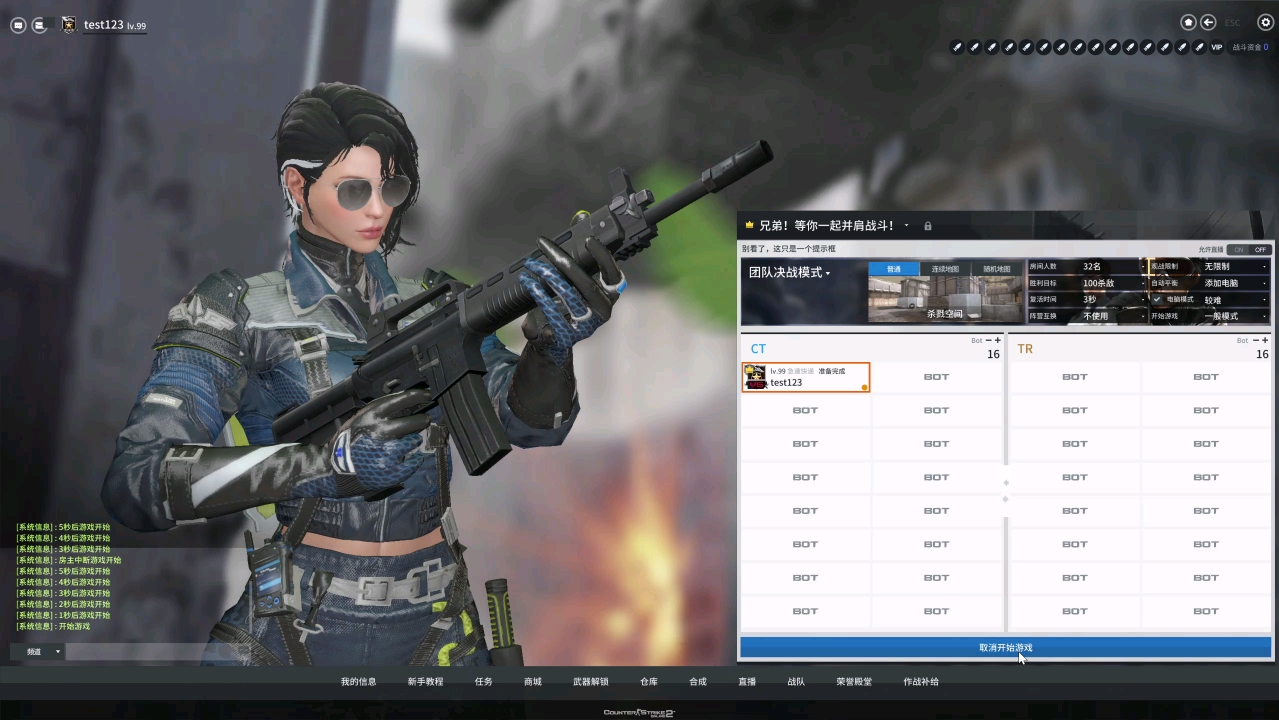This screenshot has height=720, width=1279.
Task: Cancel the game start (取消开始游戏)
Action: (x=1005, y=648)
